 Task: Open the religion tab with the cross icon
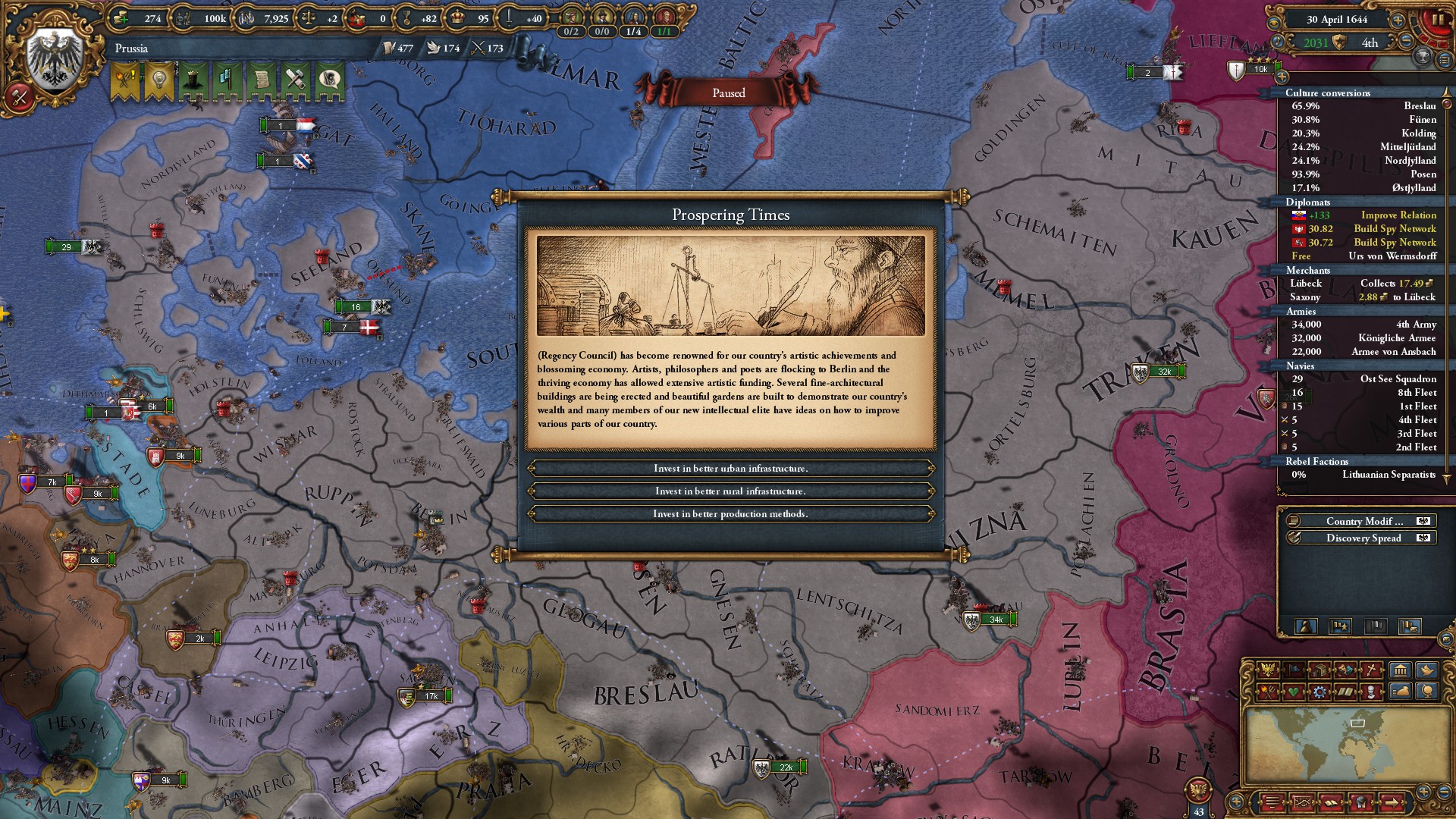(x=1371, y=670)
